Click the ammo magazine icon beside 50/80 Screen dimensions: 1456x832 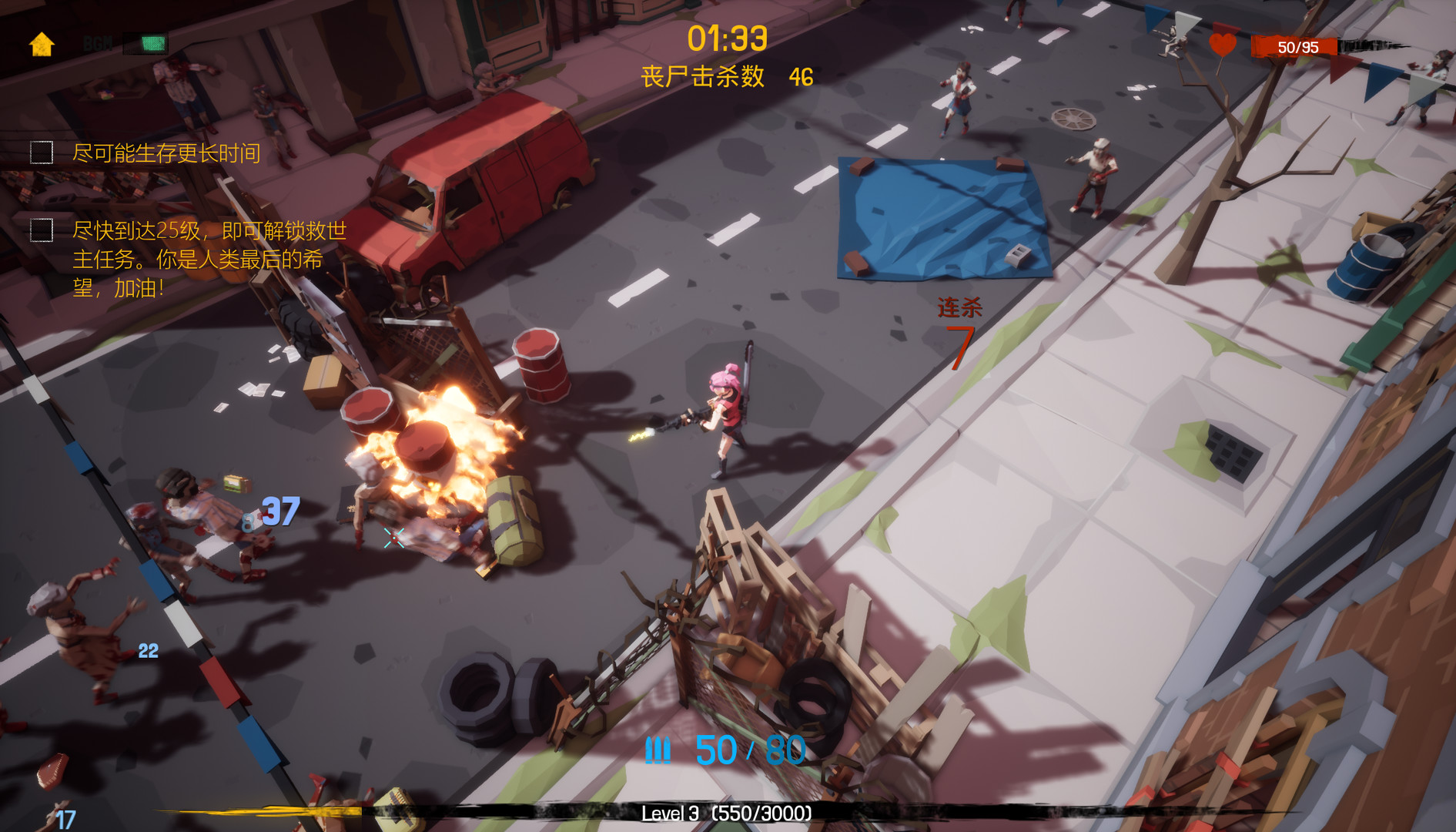(x=660, y=749)
